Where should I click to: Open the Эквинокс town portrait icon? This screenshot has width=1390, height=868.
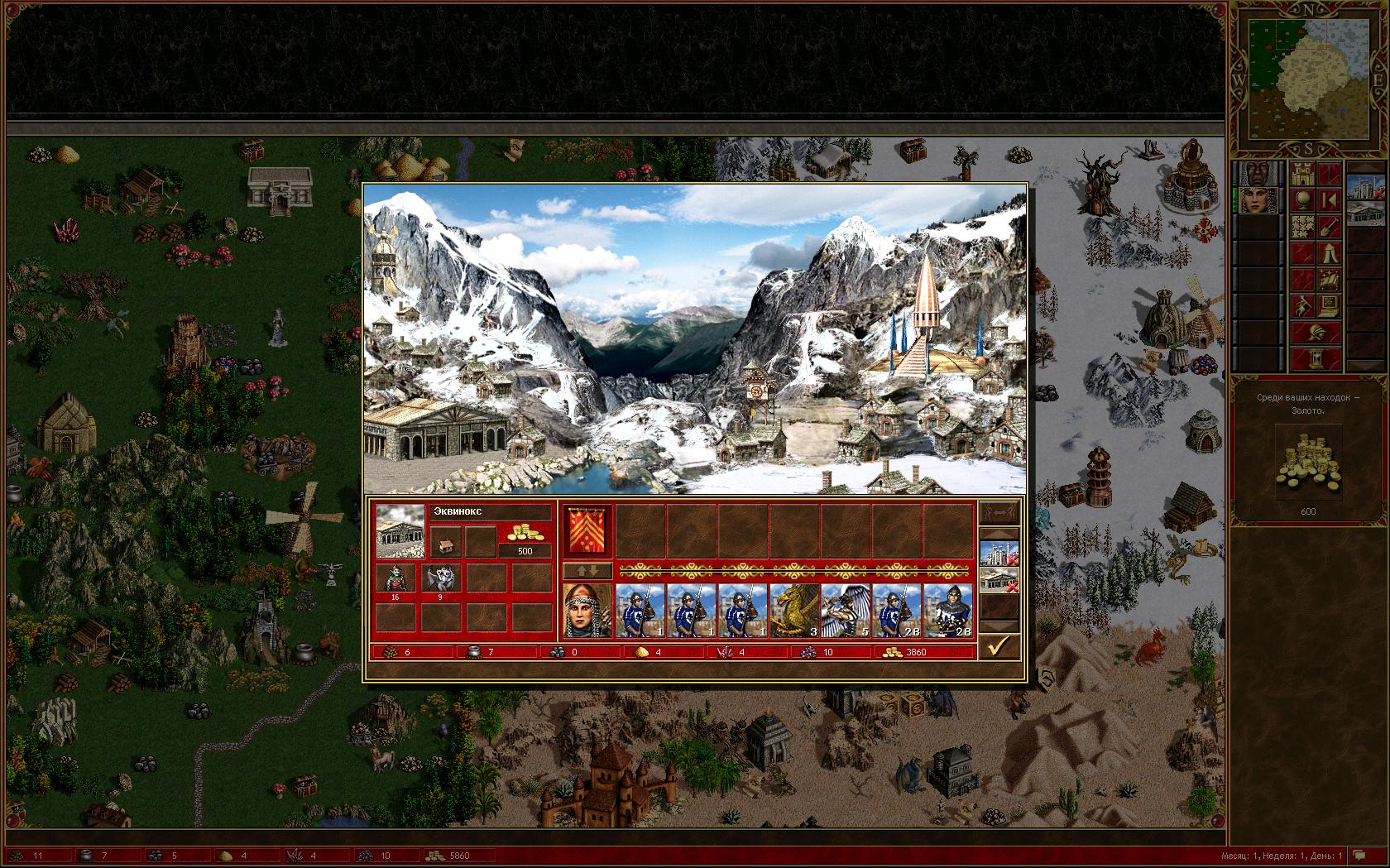[400, 530]
